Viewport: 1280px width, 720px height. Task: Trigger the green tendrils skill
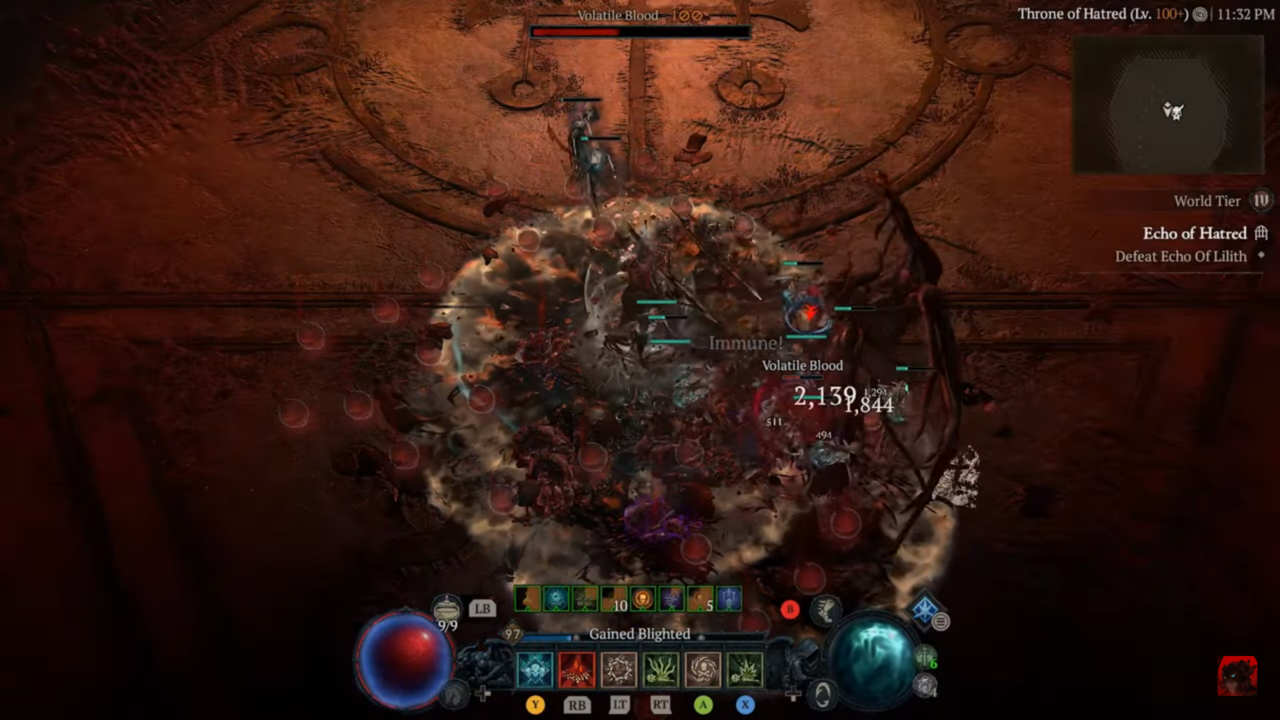point(661,669)
